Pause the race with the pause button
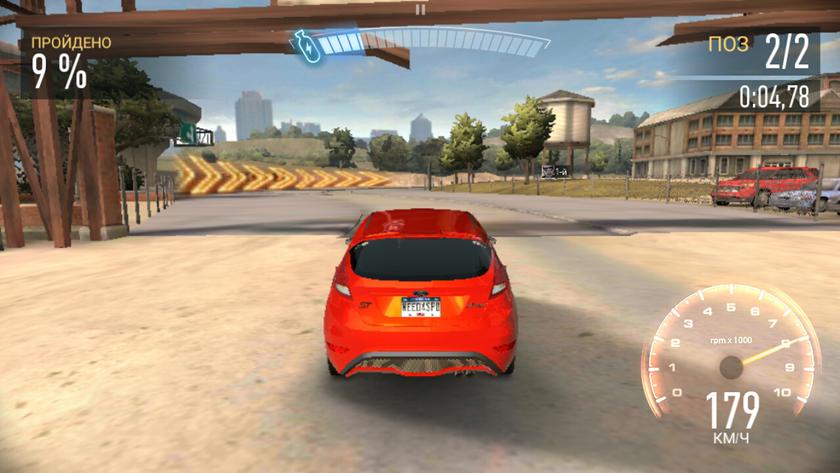The width and height of the screenshot is (840, 473). (421, 9)
